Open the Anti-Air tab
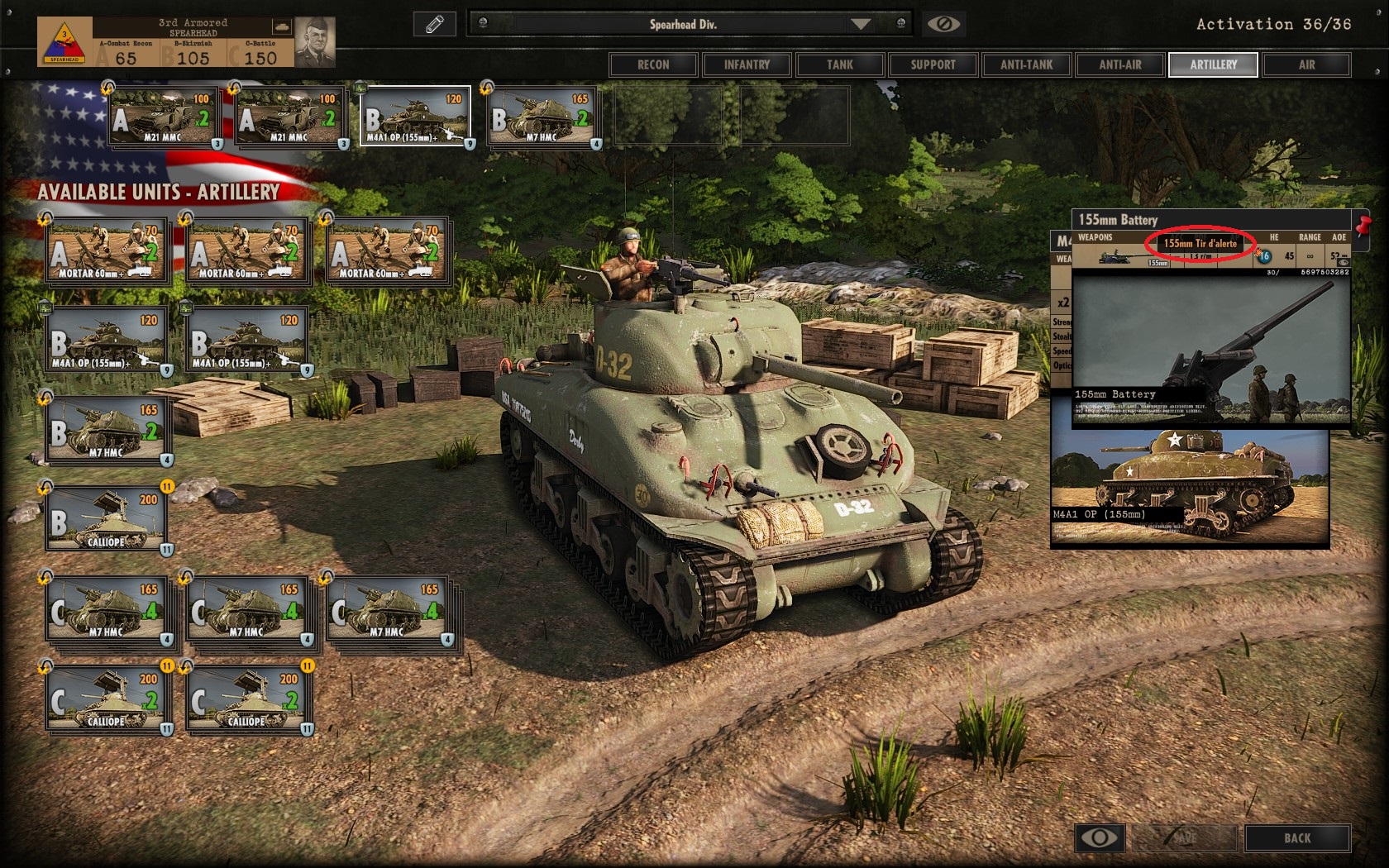This screenshot has width=1389, height=868. pos(1120,64)
